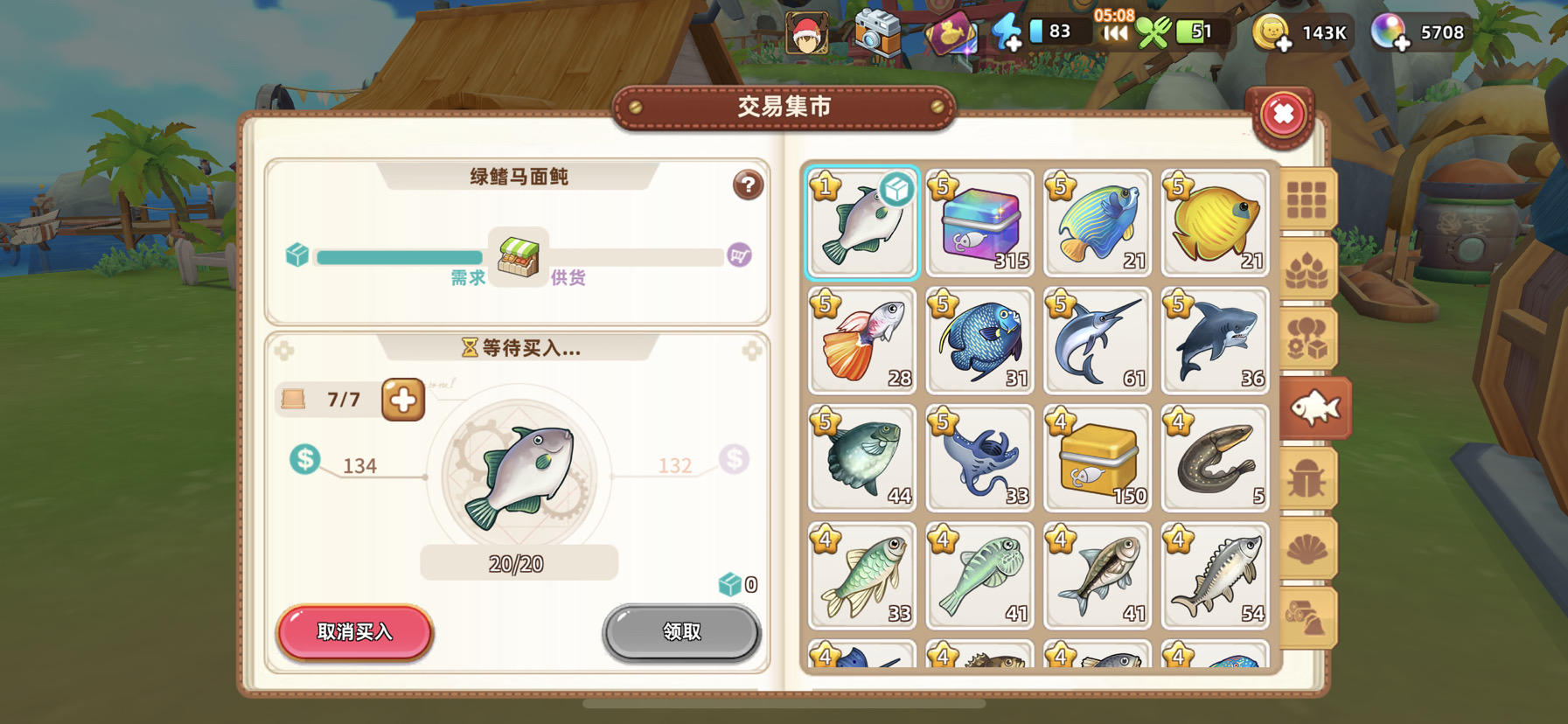Select the shark listing priced 36
This screenshot has width=1568, height=724.
[x=1215, y=341]
